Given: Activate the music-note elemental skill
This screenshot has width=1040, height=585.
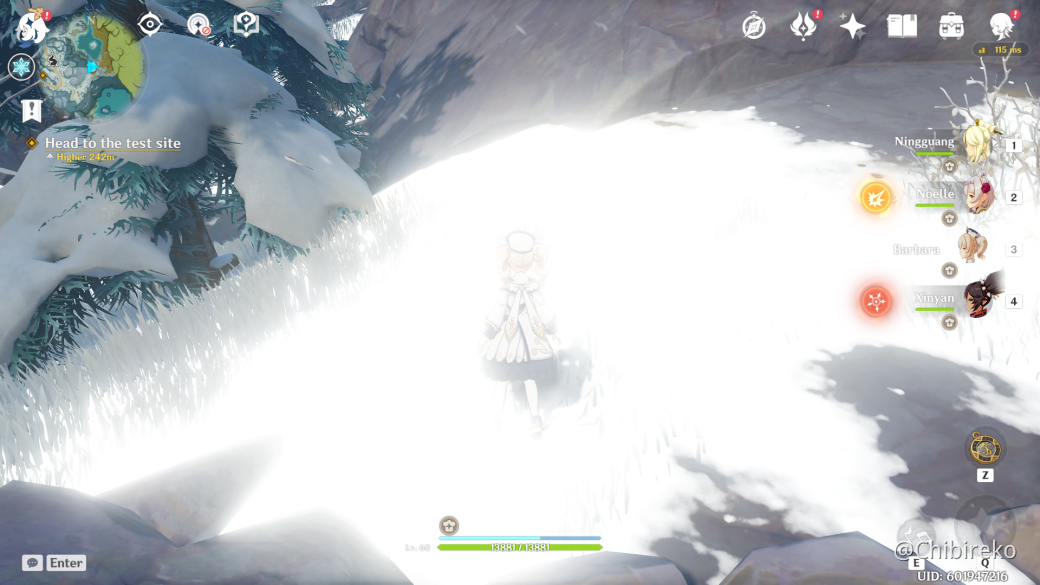Looking at the screenshot, I should click(x=916, y=536).
